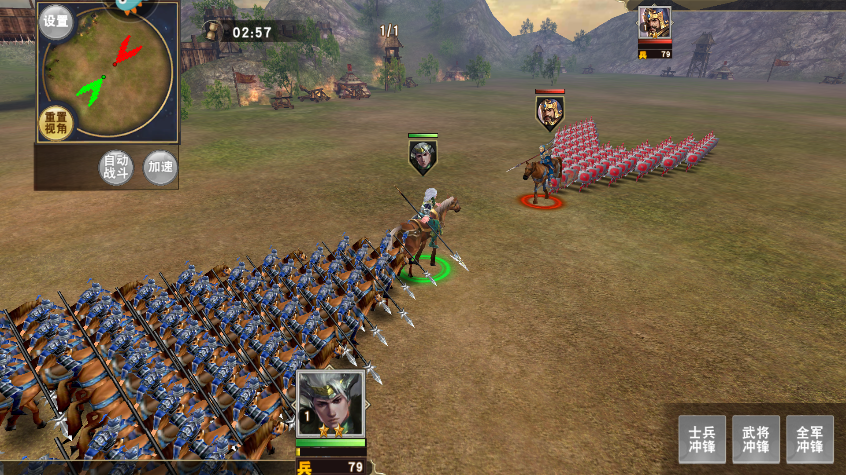Order 全军冲锋 full army charge
Screen dimensions: 846x475
(x=810, y=439)
